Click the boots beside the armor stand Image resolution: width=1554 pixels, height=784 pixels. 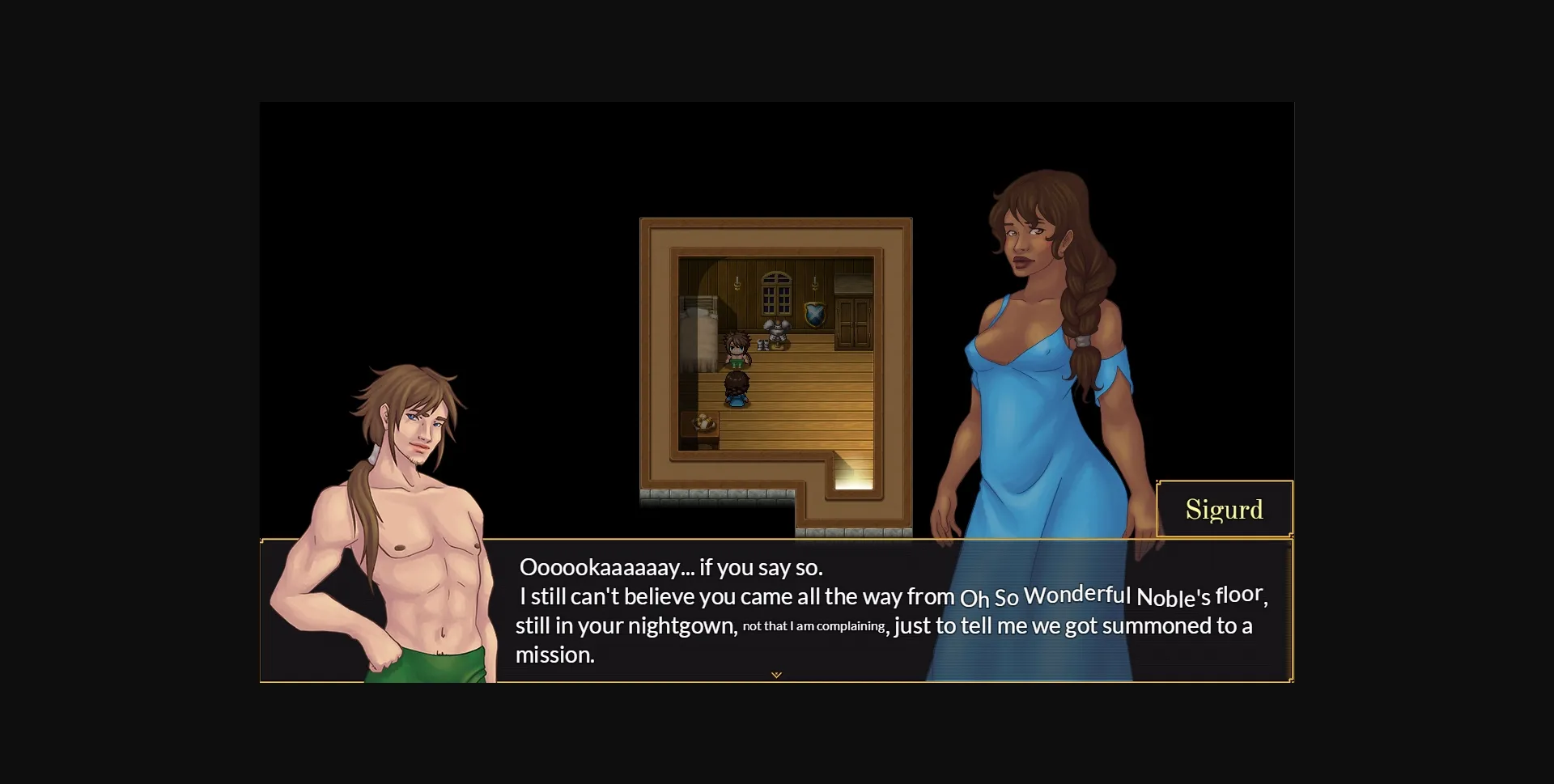point(765,345)
